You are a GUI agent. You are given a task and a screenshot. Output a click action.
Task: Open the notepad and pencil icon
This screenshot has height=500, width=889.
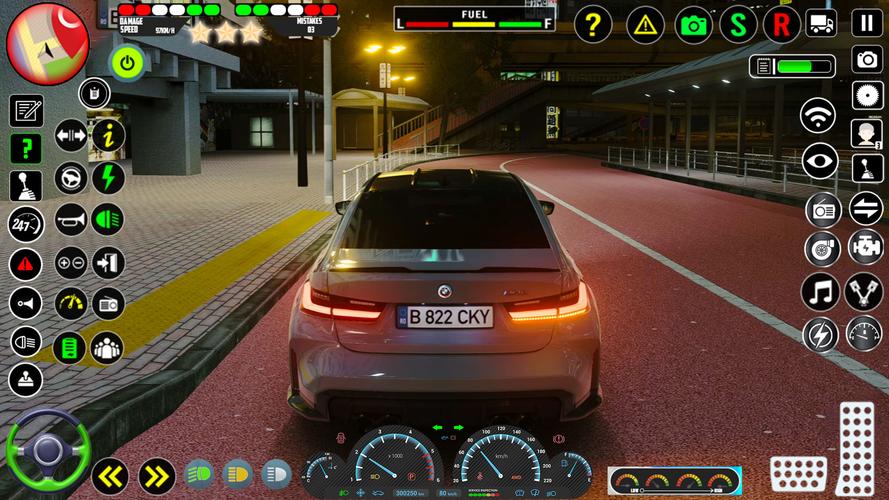pyautogui.click(x=26, y=110)
